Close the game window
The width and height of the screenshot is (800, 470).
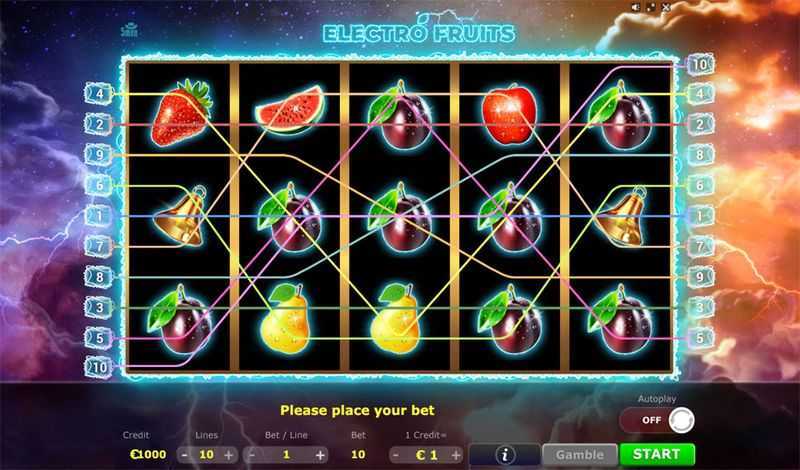666,7
